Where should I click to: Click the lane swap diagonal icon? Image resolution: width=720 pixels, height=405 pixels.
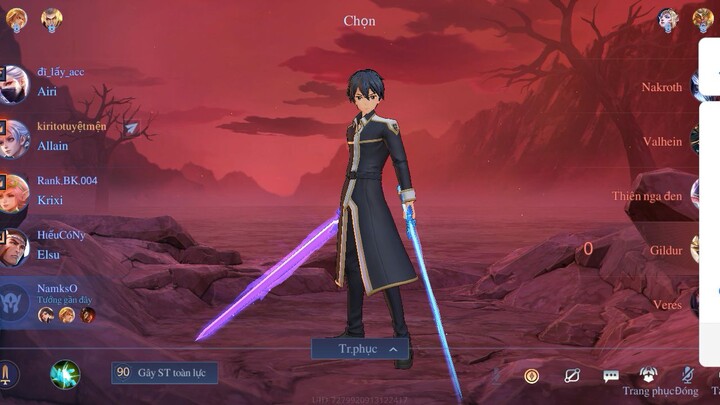572,376
